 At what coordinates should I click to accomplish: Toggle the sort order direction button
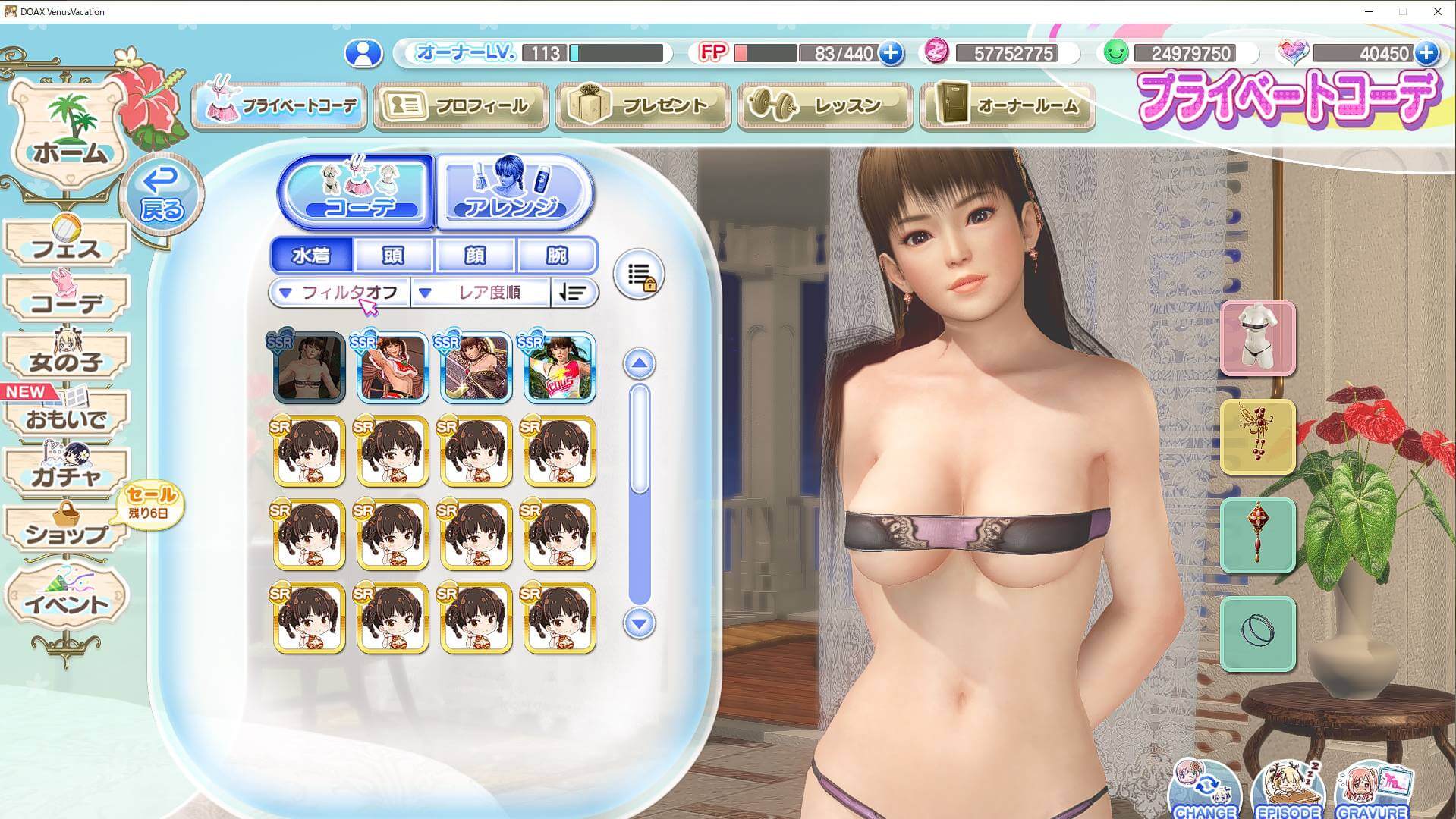574,293
